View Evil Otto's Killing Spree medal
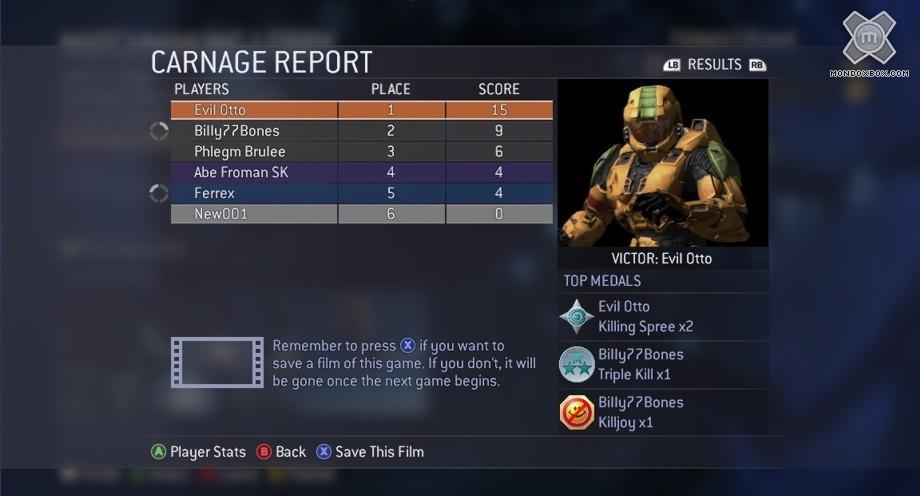This screenshot has width=920, height=496. [x=663, y=317]
